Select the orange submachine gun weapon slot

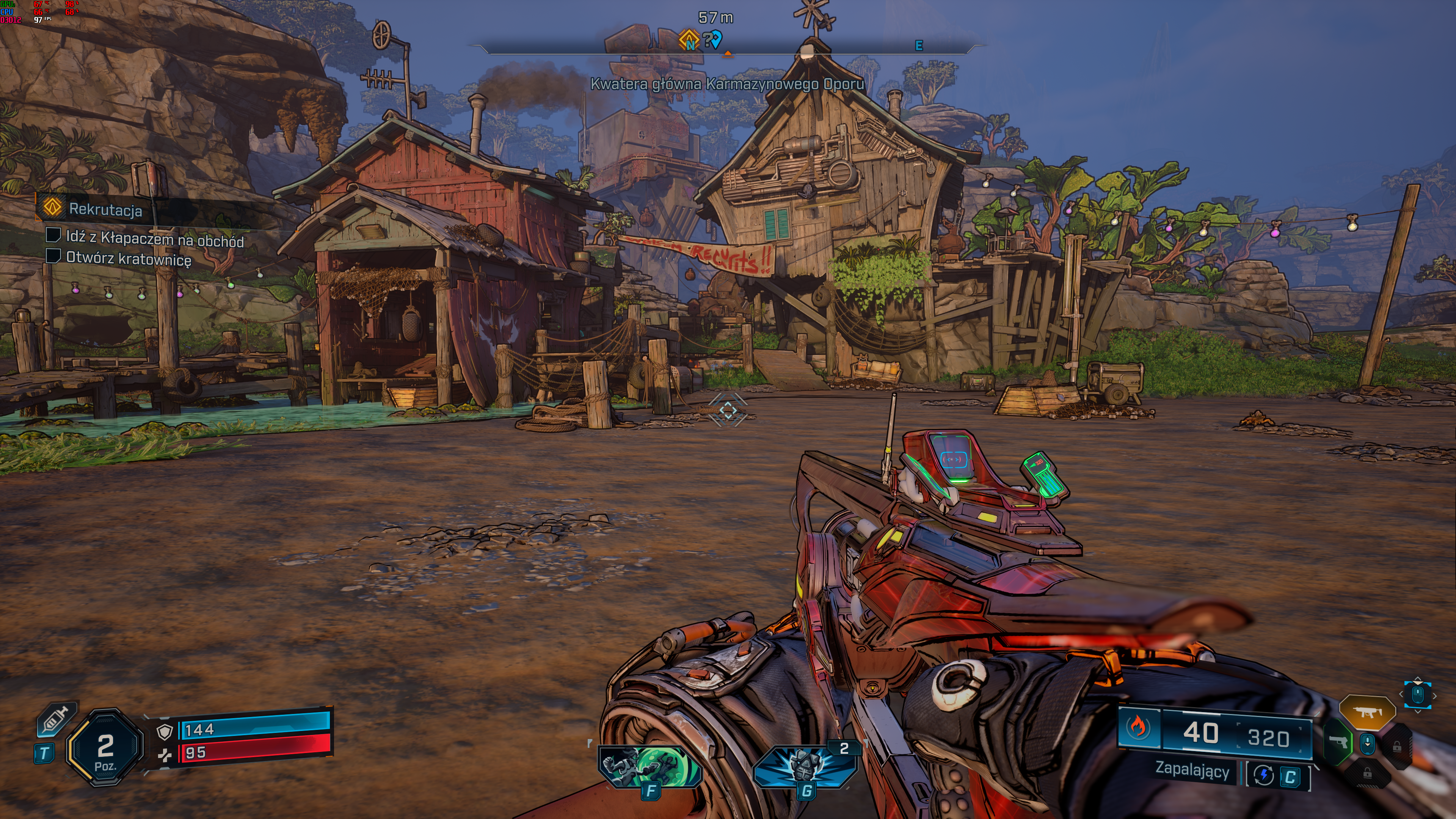[x=1367, y=712]
